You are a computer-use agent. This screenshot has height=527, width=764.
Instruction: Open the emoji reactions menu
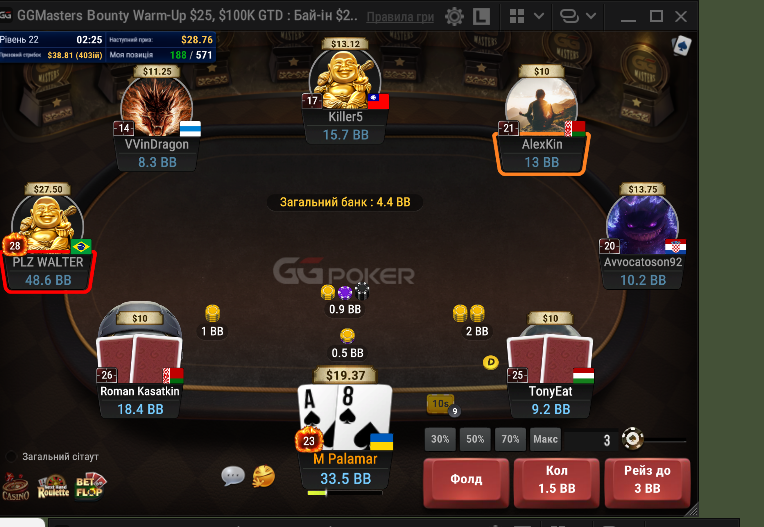click(263, 476)
